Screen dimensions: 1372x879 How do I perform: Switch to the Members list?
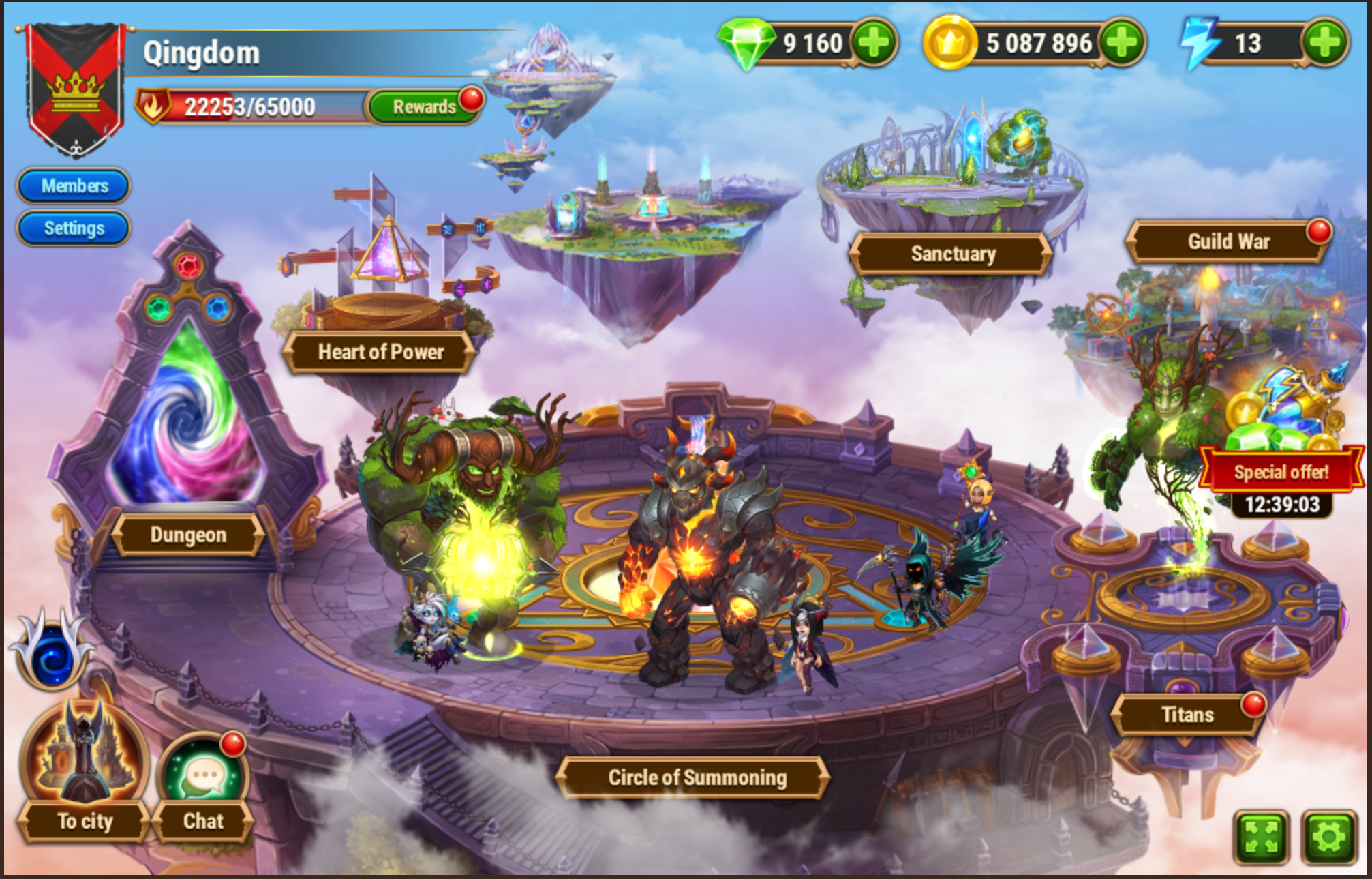point(73,185)
